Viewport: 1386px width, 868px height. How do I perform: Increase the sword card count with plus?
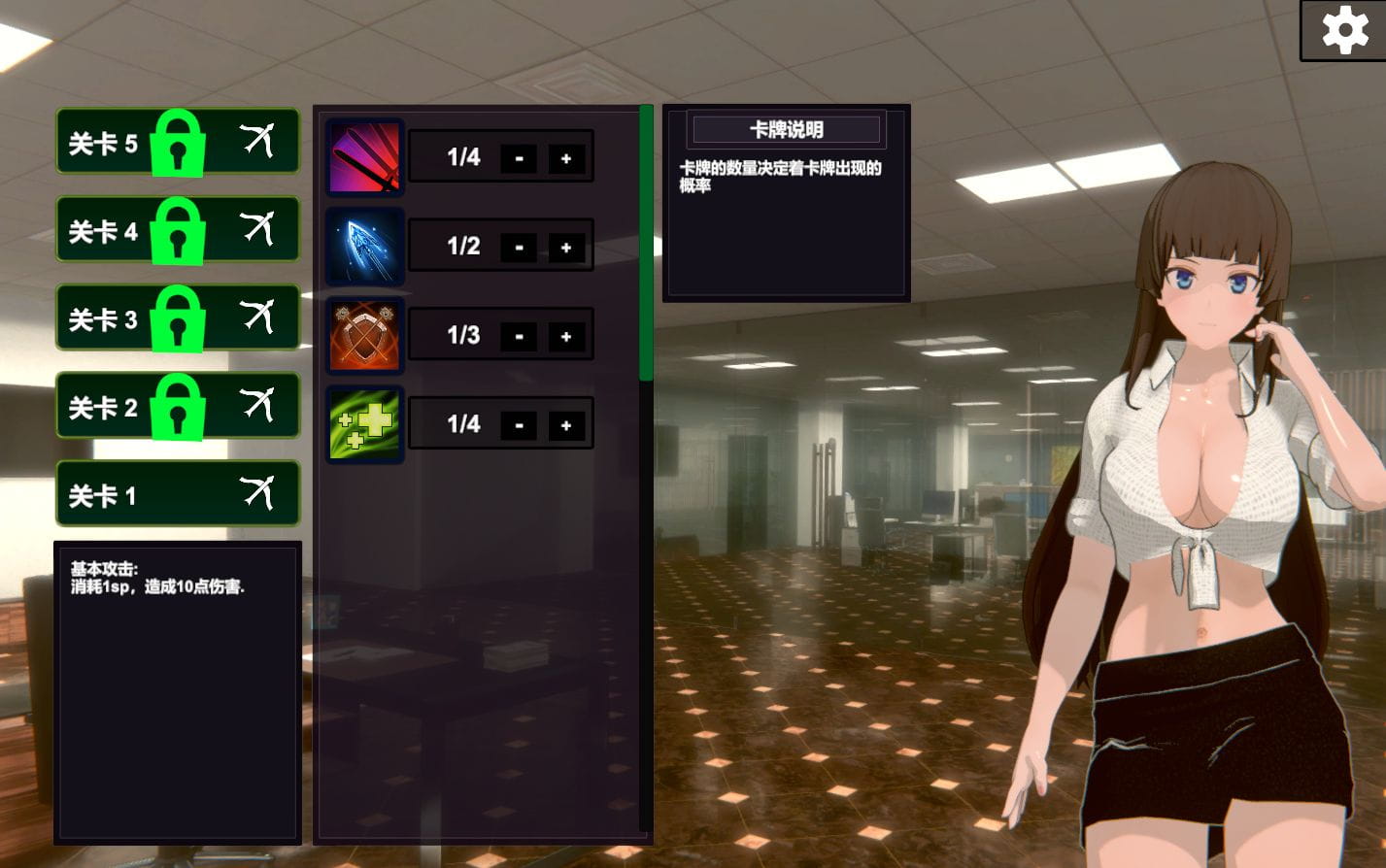[x=567, y=157]
